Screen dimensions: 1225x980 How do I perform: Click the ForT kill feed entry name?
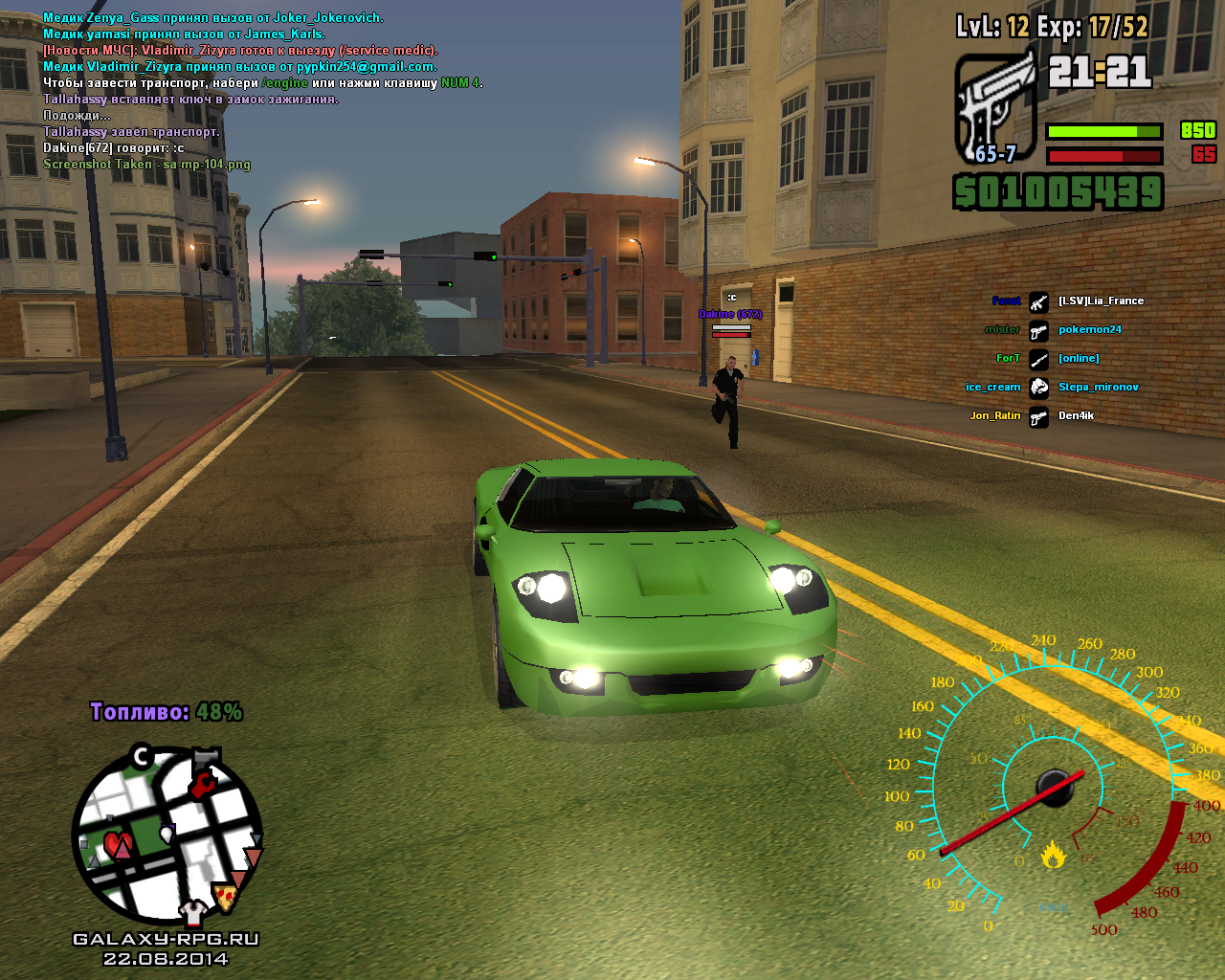pos(1008,359)
